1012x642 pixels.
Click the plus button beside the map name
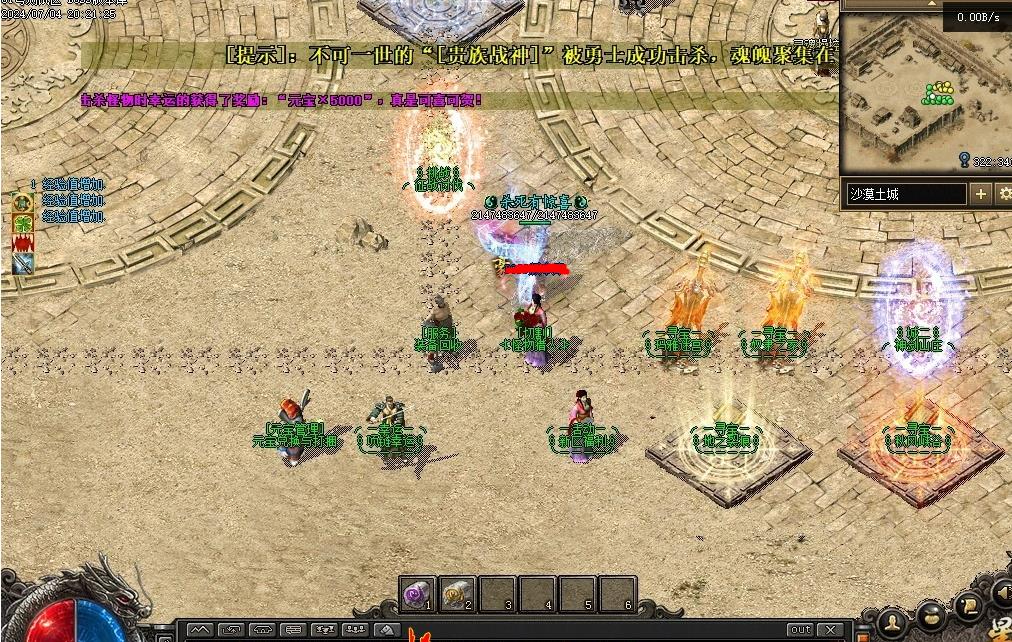click(x=981, y=194)
